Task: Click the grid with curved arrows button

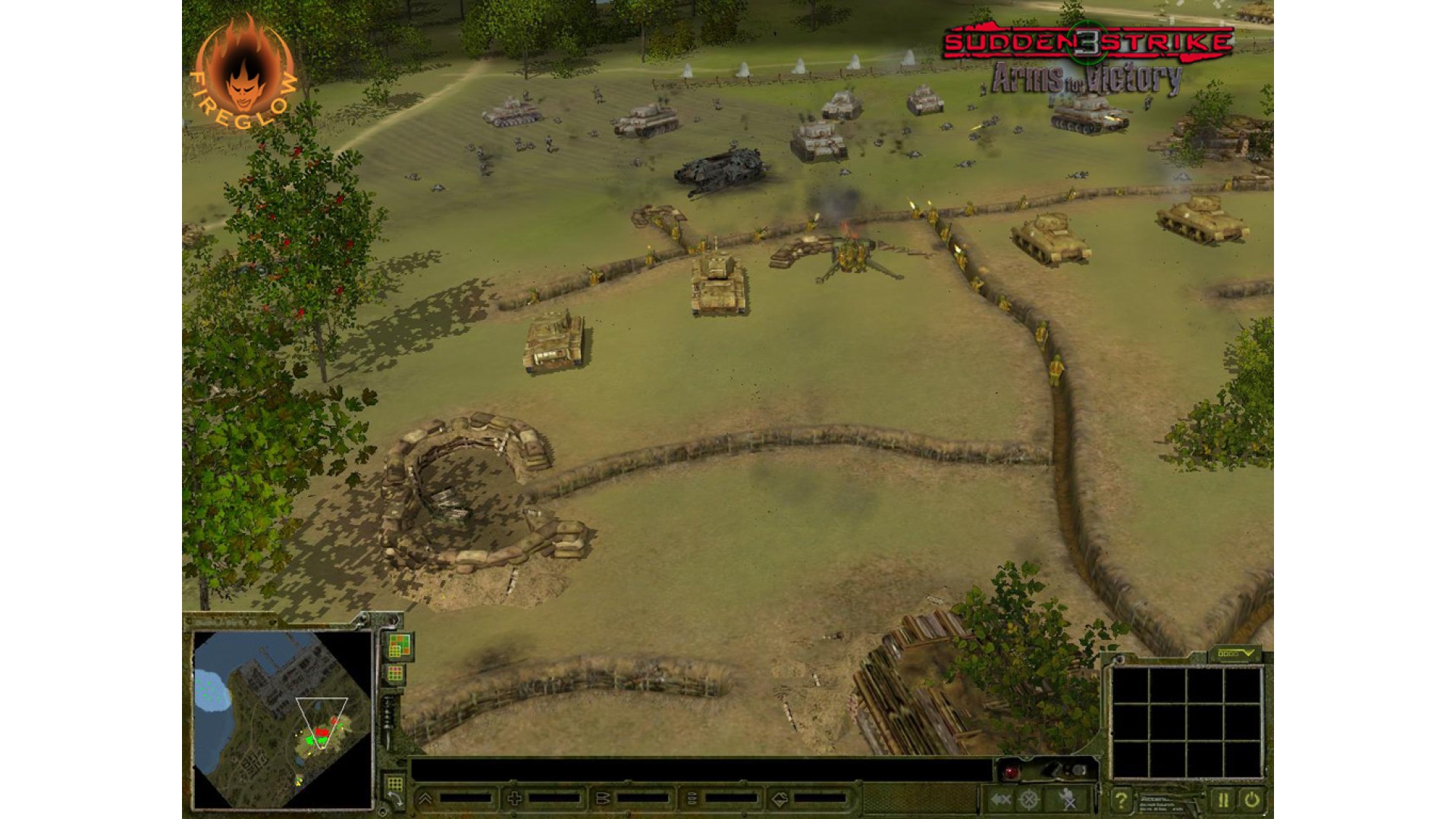Action: tap(395, 789)
